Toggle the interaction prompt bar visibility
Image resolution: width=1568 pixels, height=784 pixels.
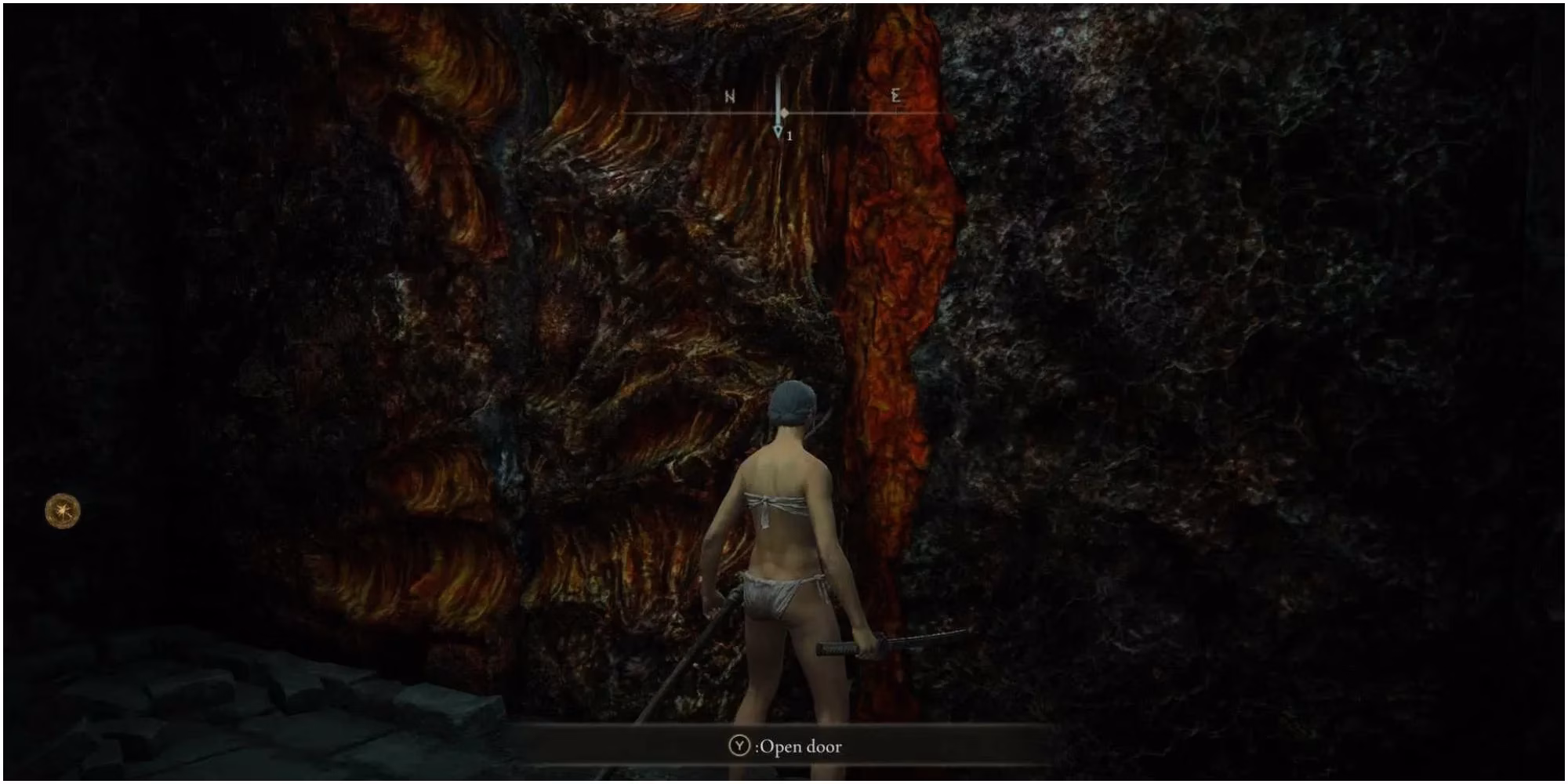pos(784,746)
